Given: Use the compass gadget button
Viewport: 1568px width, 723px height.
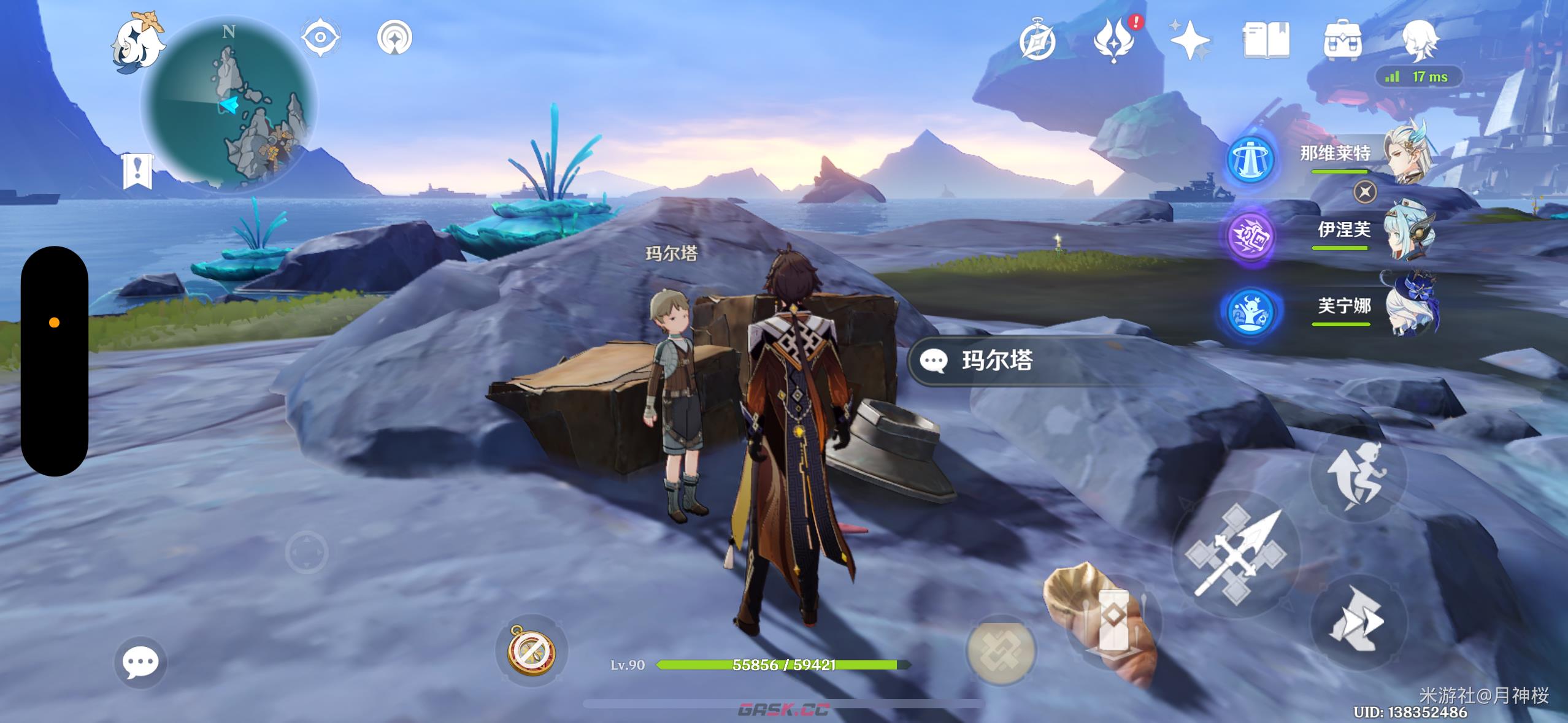Looking at the screenshot, I should 531,651.
